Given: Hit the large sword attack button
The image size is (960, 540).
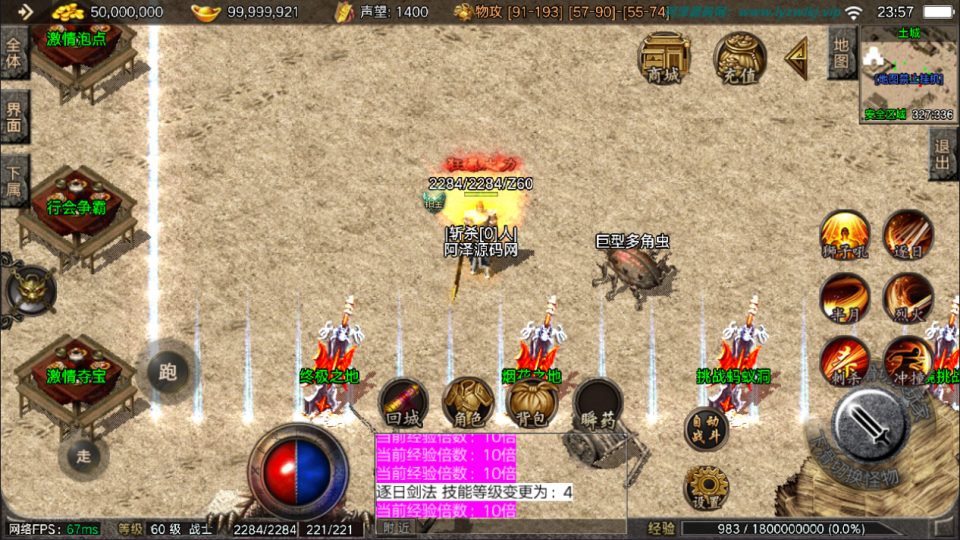Looking at the screenshot, I should [870, 422].
